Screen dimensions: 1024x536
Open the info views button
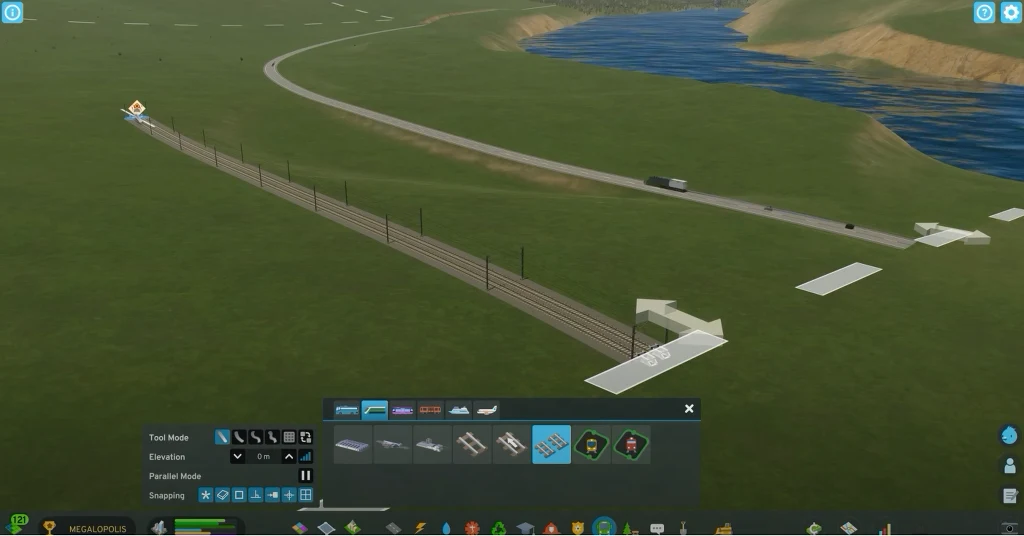coord(12,12)
